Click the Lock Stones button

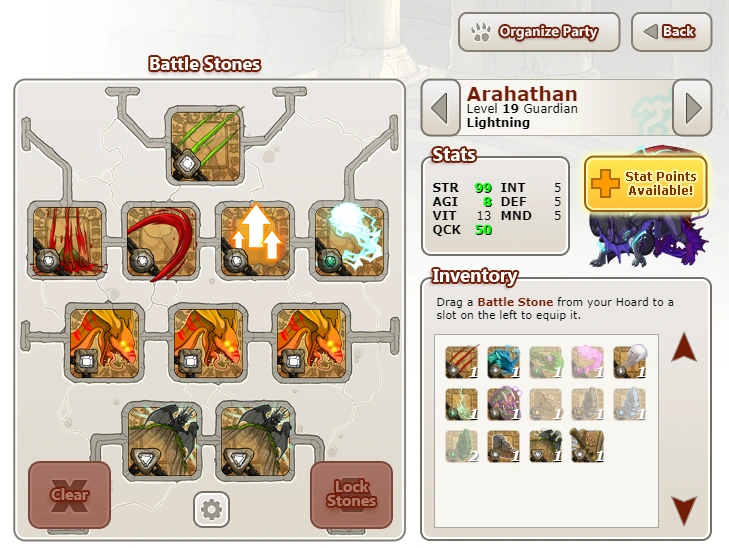point(351,494)
